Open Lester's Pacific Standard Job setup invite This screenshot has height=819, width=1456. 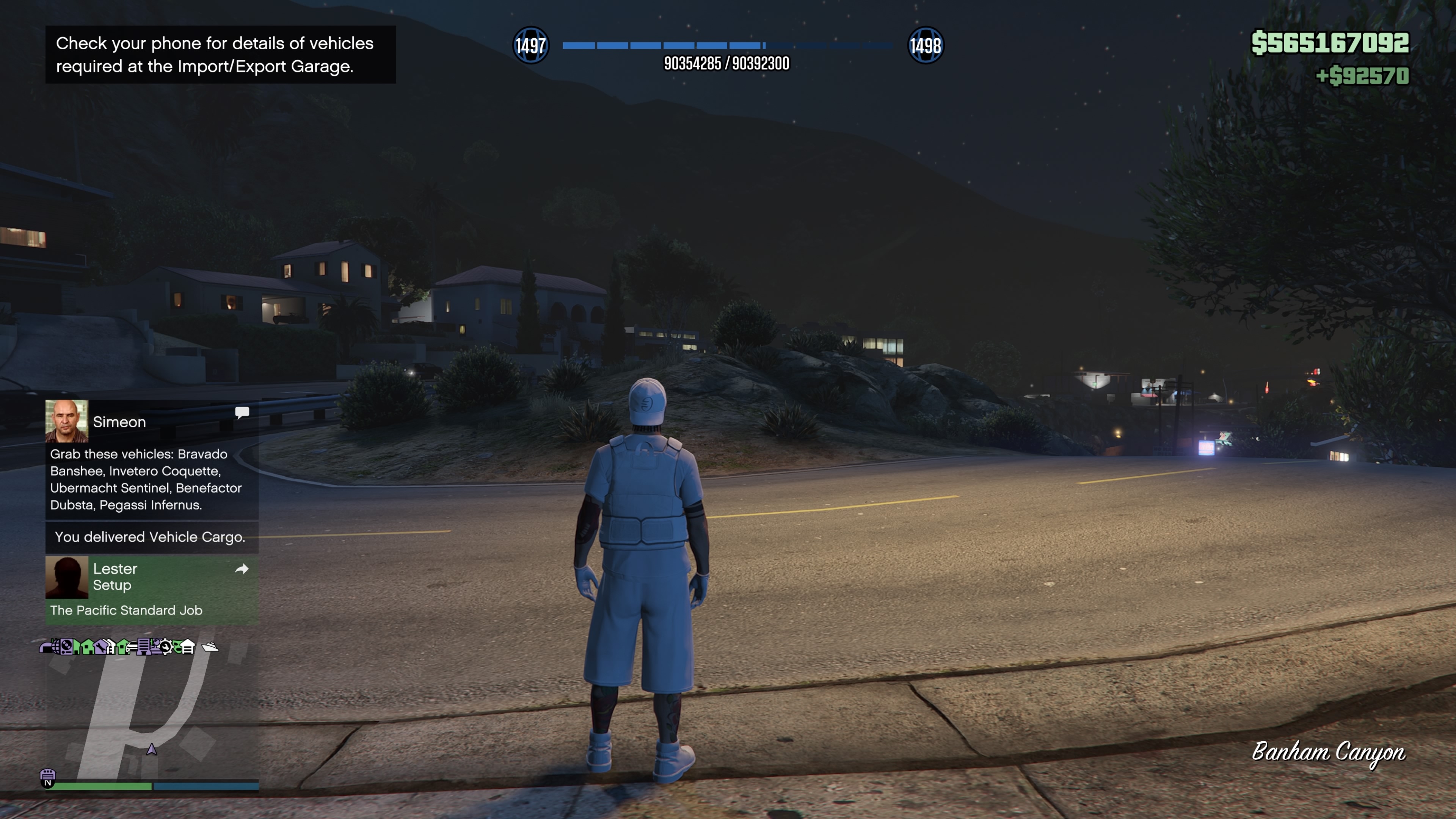pyautogui.click(x=152, y=589)
